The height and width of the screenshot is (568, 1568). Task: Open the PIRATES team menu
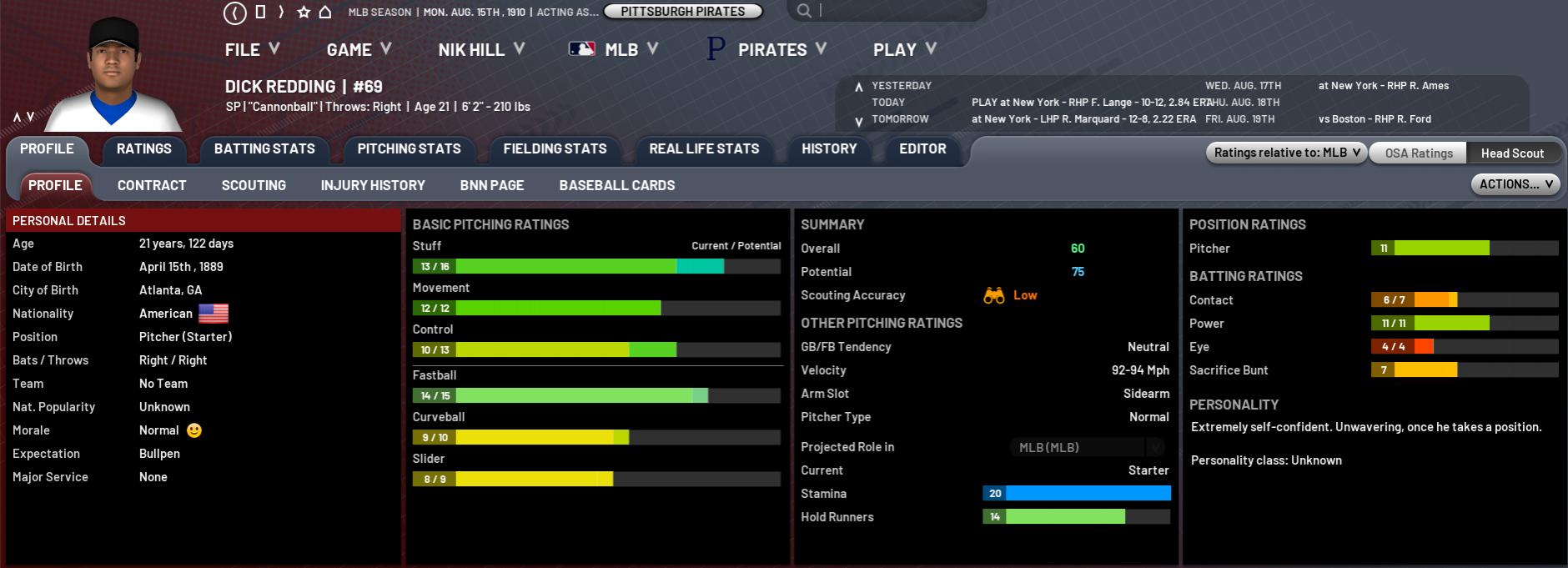[767, 50]
